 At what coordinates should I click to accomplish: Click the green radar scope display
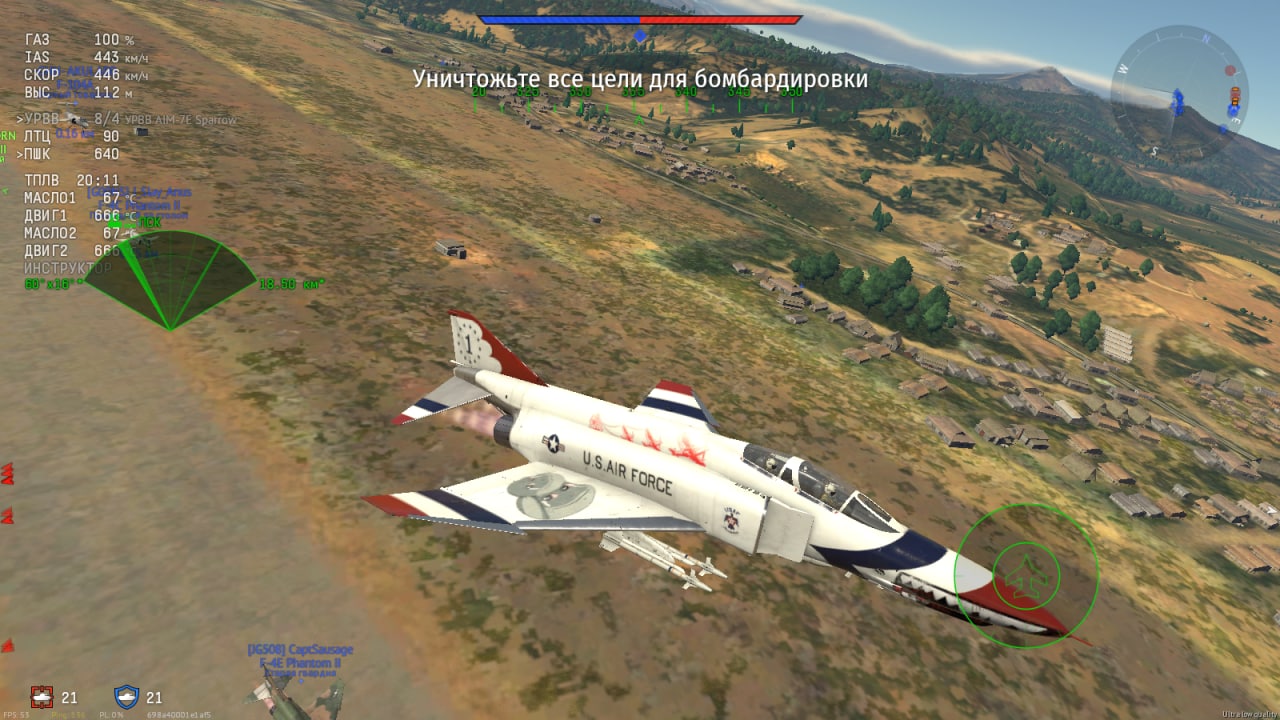click(x=169, y=280)
